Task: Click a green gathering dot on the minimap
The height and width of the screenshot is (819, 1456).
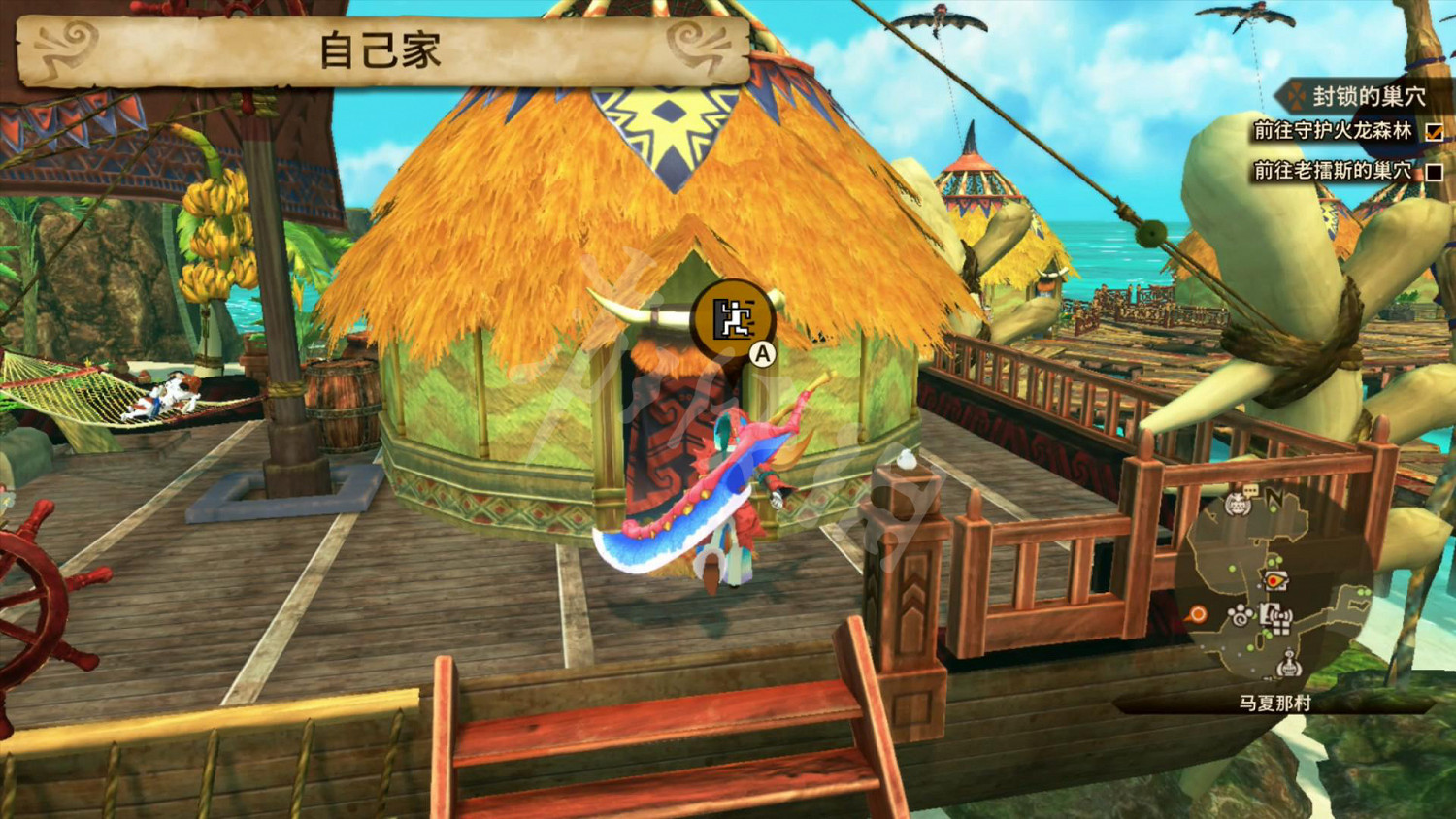Action: click(1232, 568)
